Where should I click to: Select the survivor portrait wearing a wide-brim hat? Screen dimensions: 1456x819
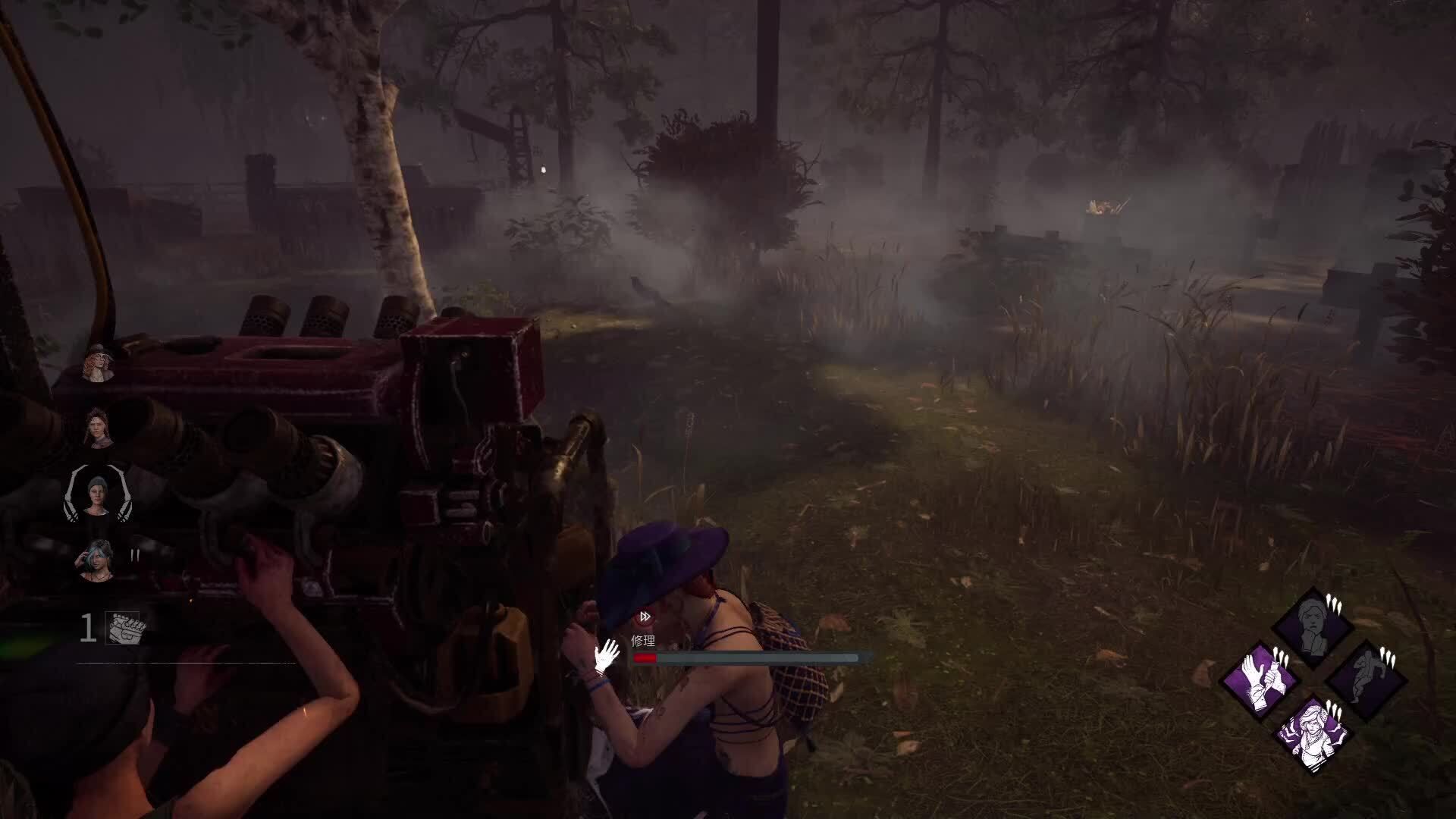click(x=99, y=364)
